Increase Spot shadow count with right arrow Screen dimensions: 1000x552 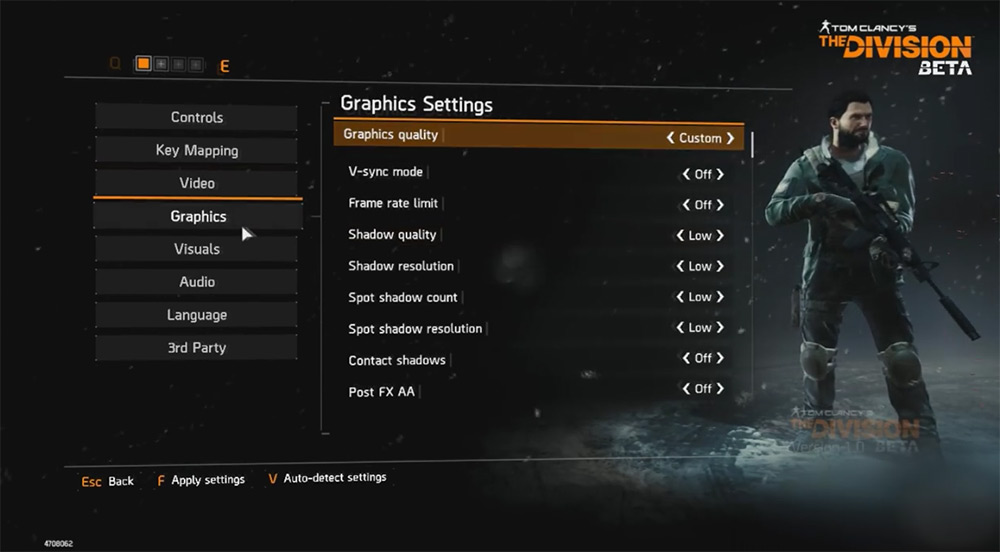pyautogui.click(x=720, y=297)
